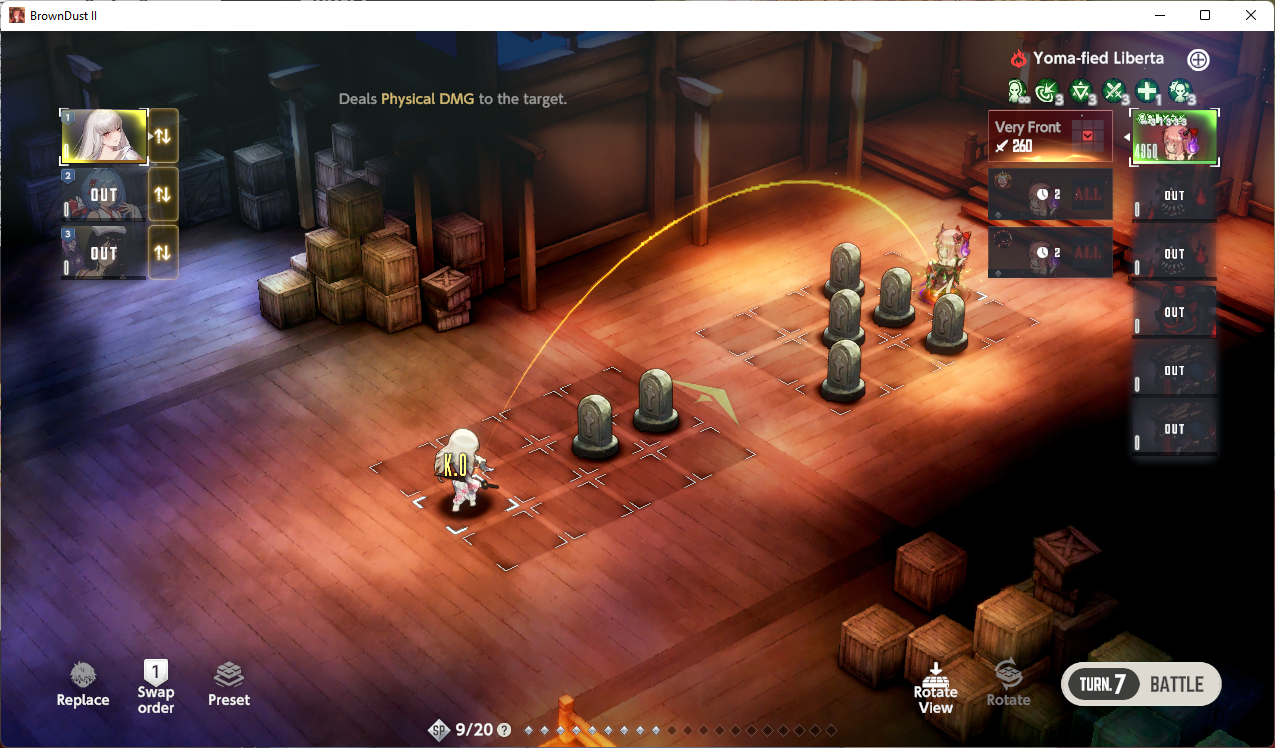The height and width of the screenshot is (748, 1275).
Task: Open enemy details with the plus icon
Action: pyautogui.click(x=1198, y=60)
